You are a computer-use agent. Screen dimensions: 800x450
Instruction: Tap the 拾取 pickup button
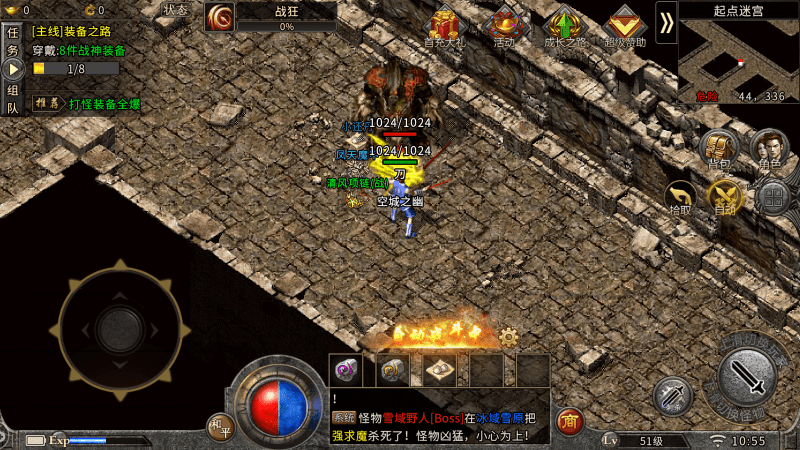pyautogui.click(x=681, y=197)
